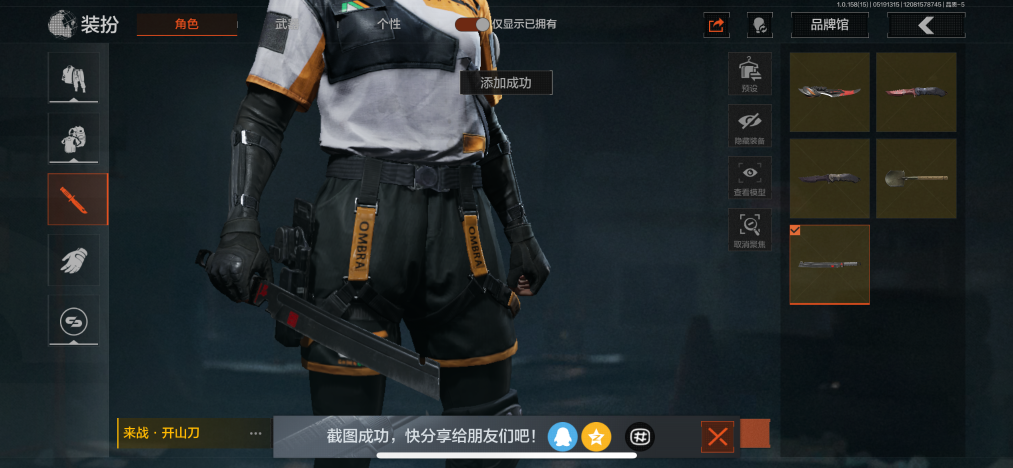Choose the shovel melee skin

tap(915, 178)
